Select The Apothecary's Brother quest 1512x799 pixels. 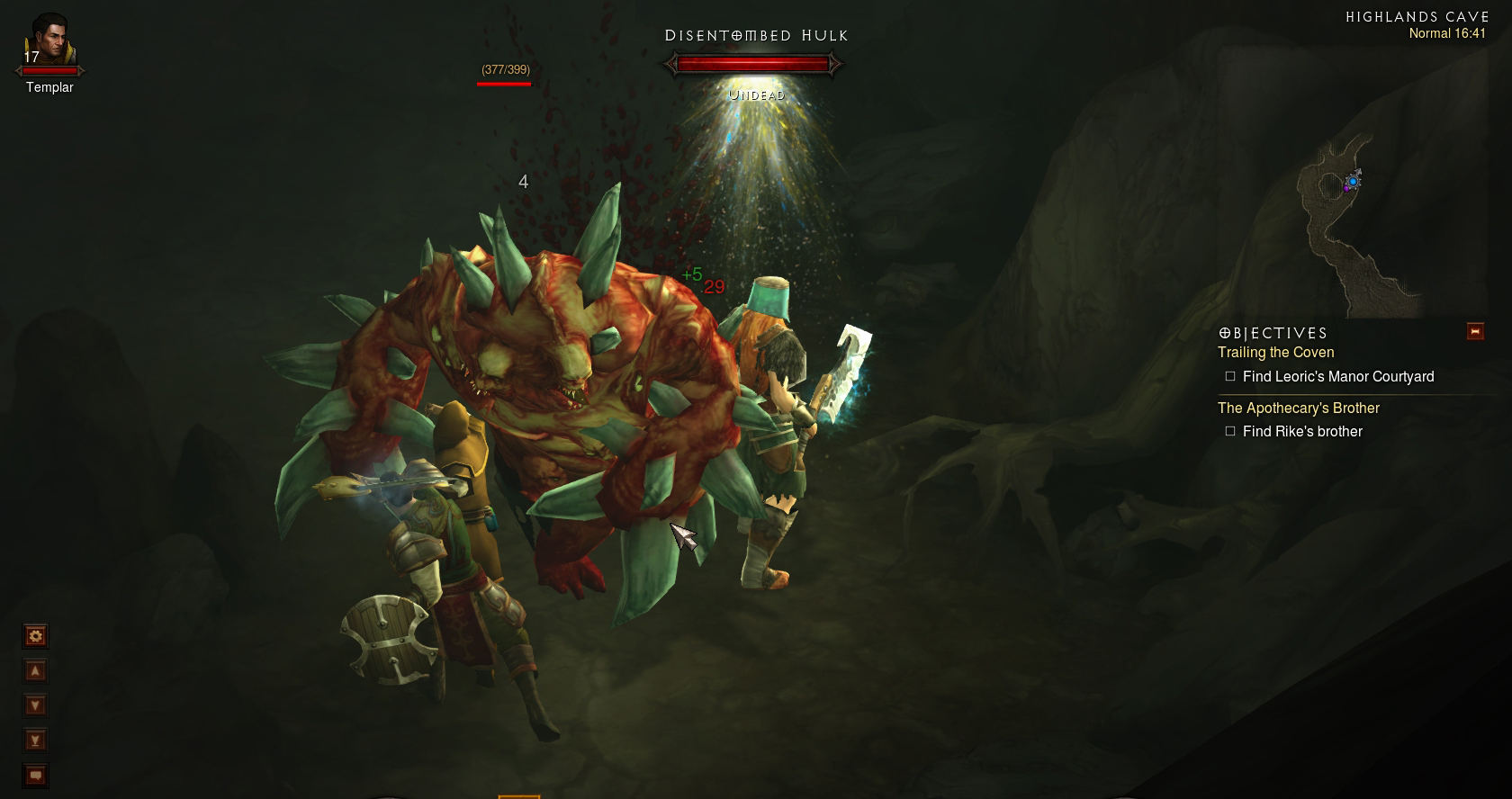[x=1298, y=408]
